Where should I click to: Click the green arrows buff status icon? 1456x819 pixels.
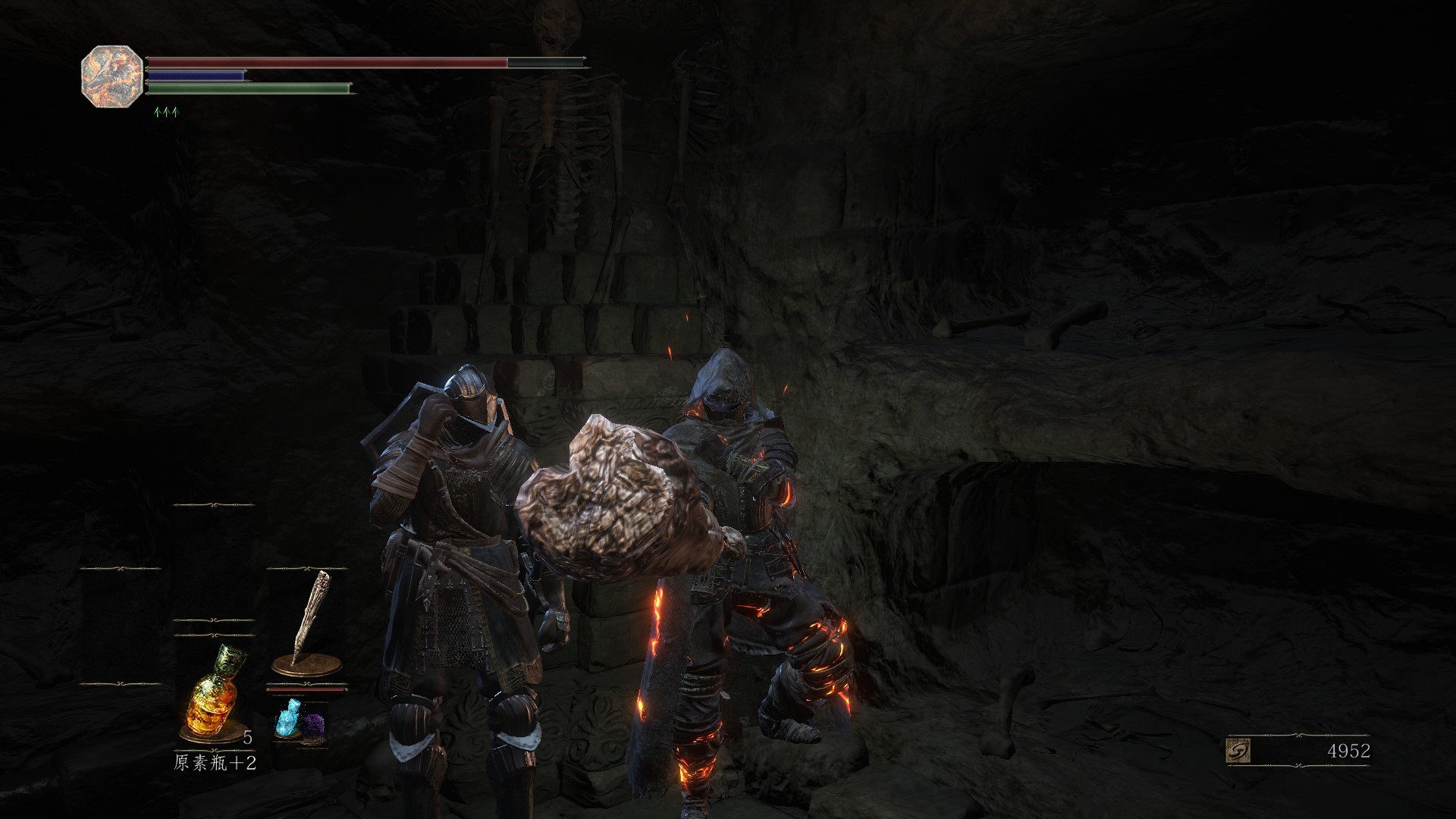(165, 112)
